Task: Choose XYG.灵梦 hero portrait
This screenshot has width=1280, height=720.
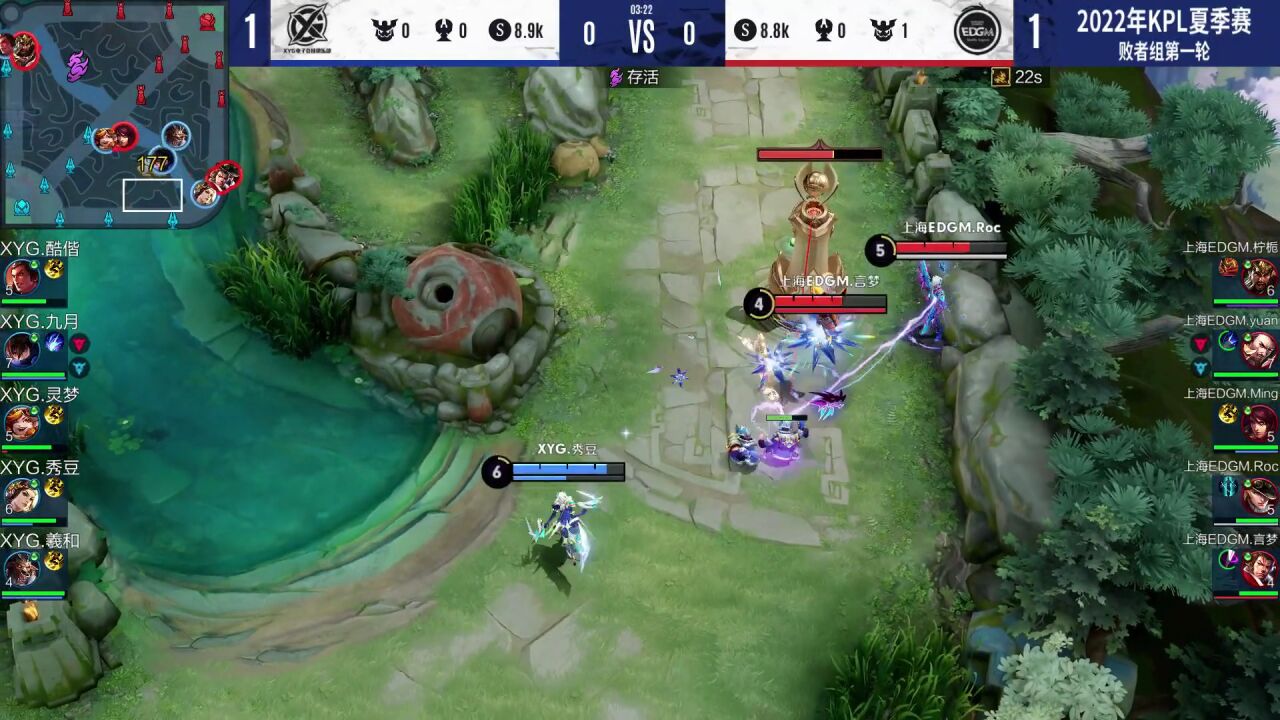Action: pyautogui.click(x=20, y=423)
